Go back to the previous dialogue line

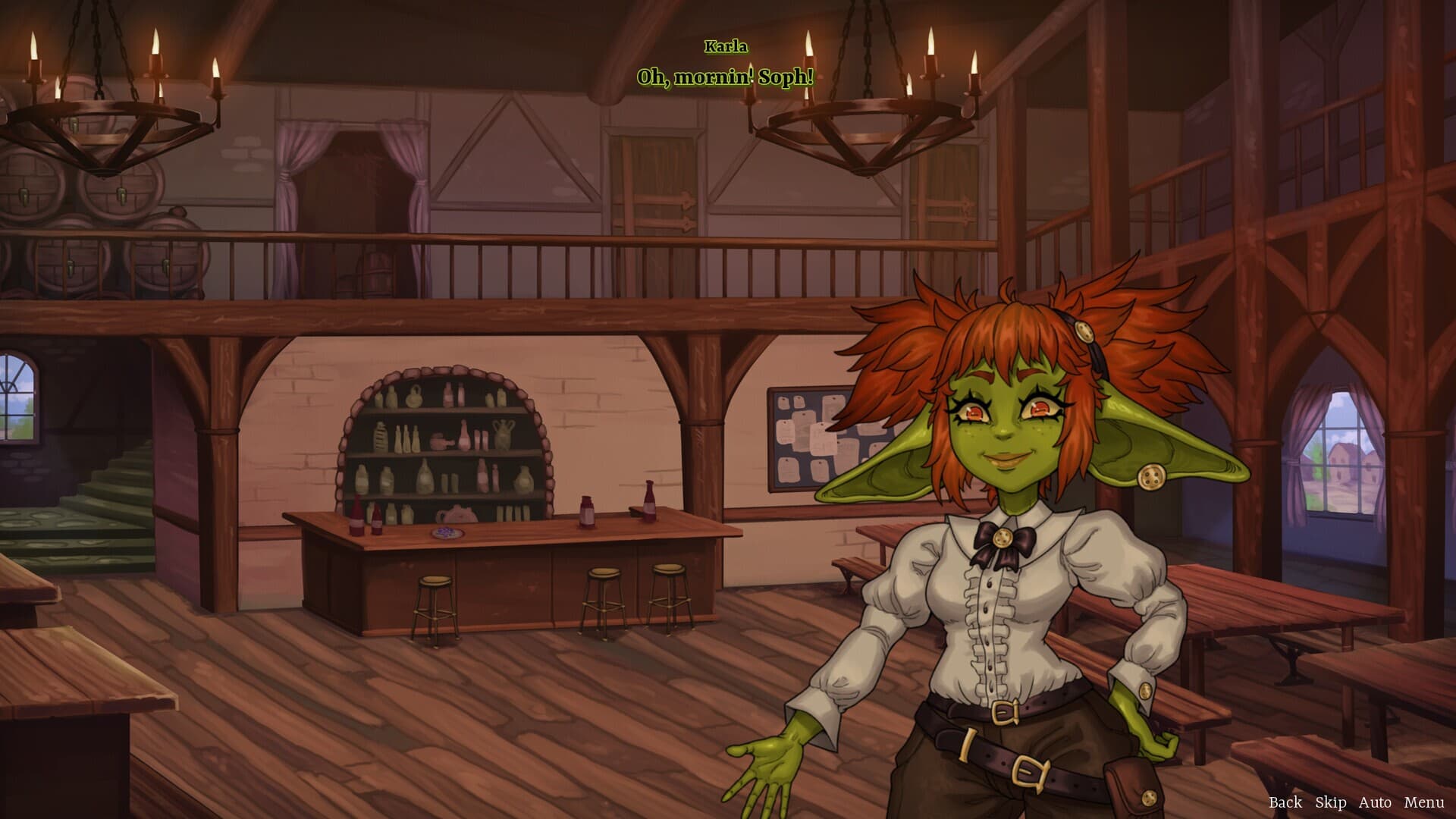[x=1285, y=802]
